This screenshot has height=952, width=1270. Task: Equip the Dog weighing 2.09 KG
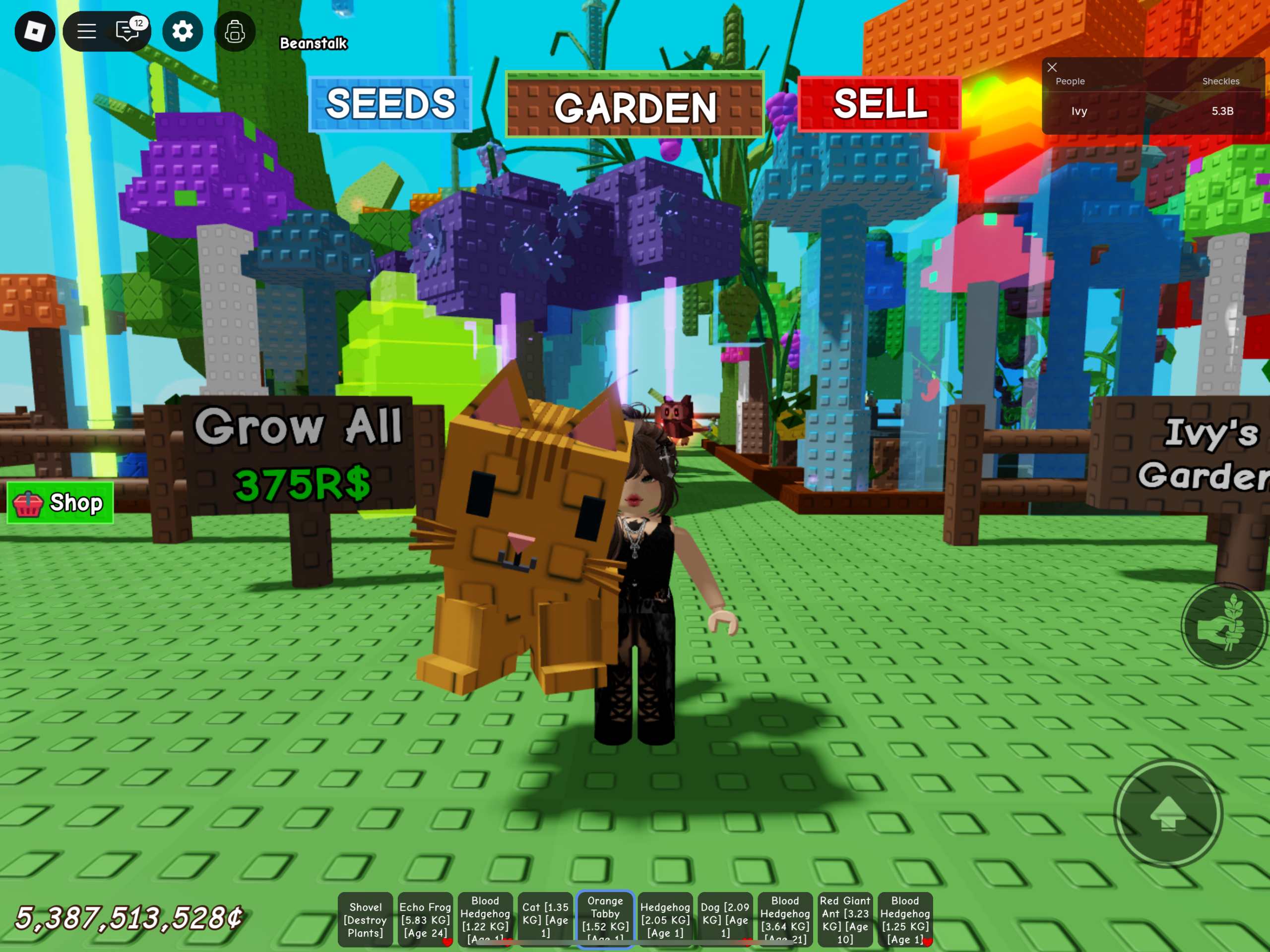pyautogui.click(x=725, y=919)
